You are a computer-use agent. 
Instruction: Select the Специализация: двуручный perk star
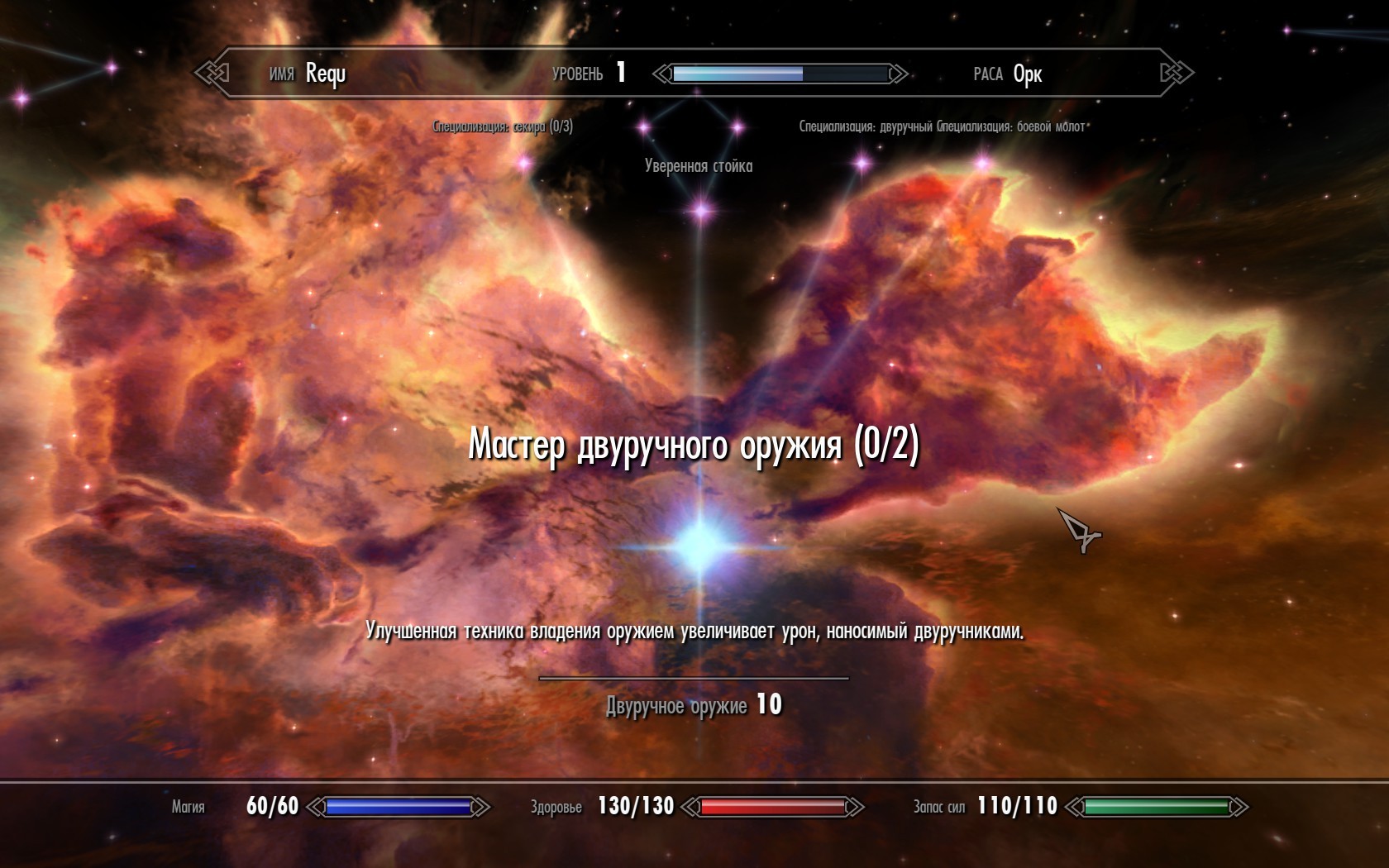pos(862,162)
